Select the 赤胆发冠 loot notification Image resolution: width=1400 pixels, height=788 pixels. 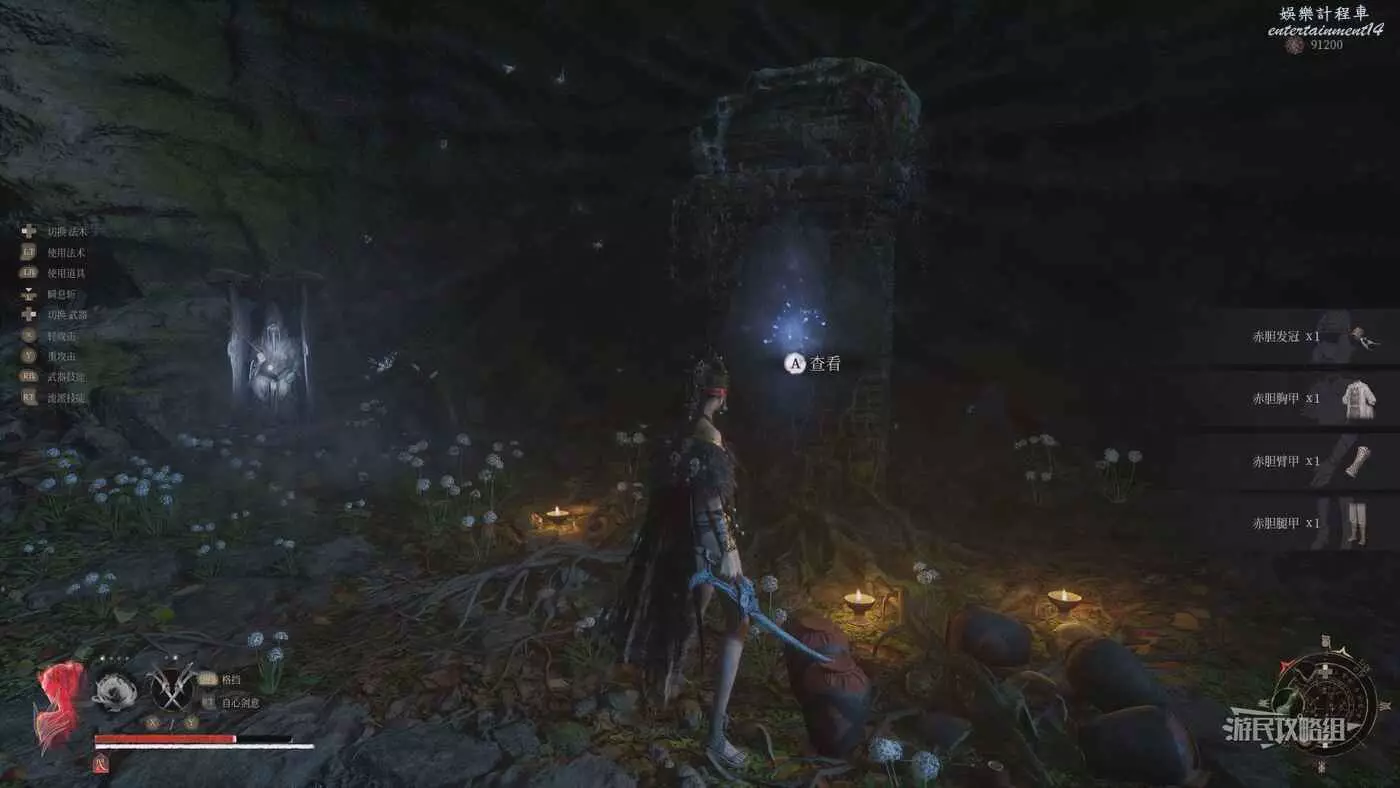[x=1300, y=337]
